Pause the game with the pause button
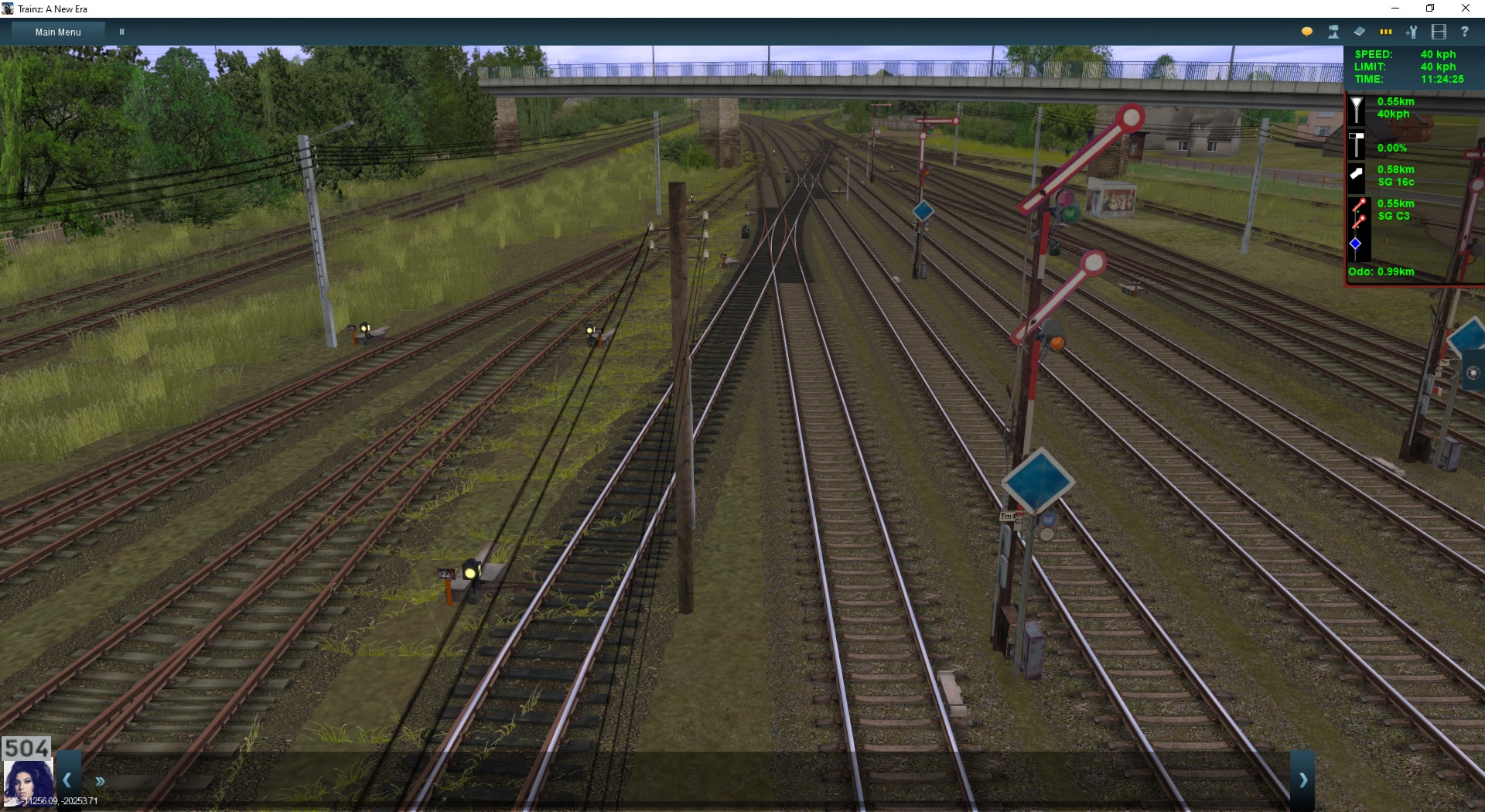The width and height of the screenshot is (1485, 812). coord(121,32)
